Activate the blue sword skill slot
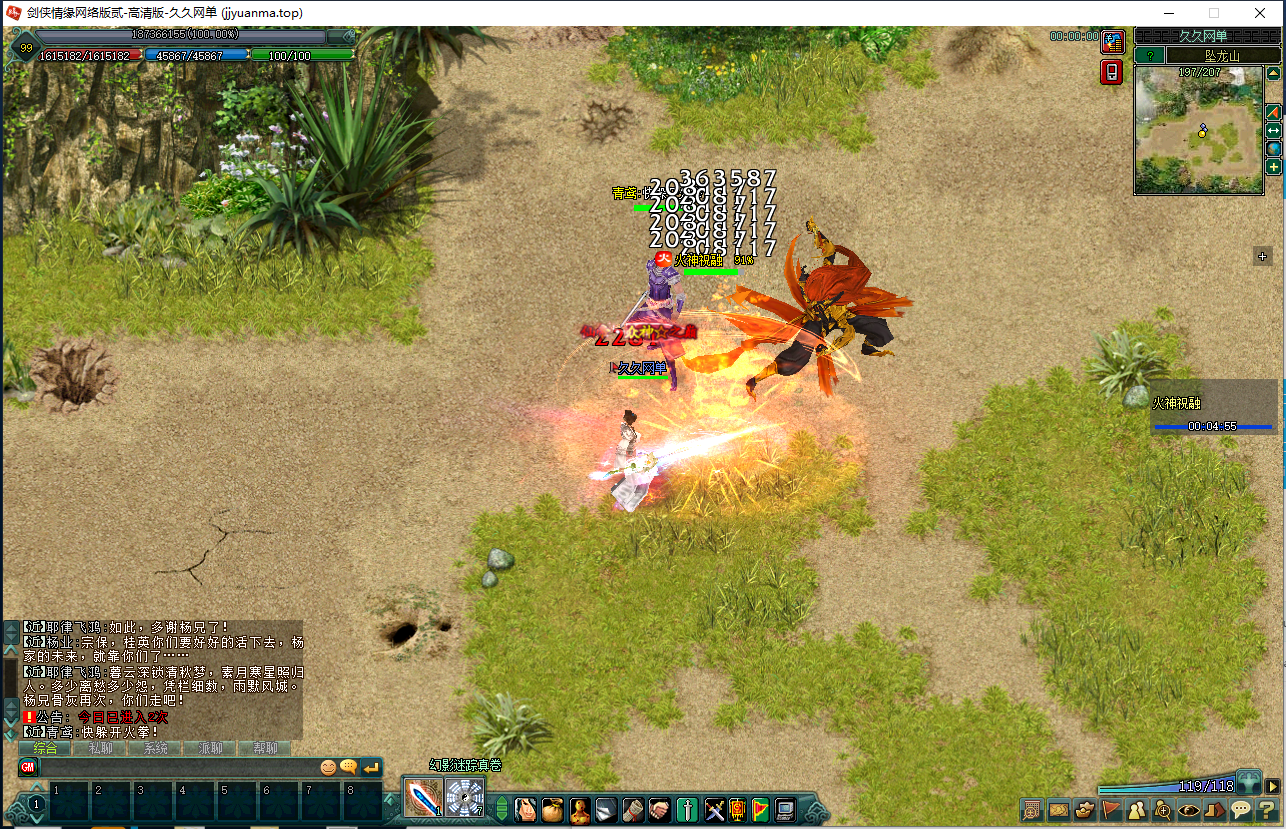 [423, 798]
